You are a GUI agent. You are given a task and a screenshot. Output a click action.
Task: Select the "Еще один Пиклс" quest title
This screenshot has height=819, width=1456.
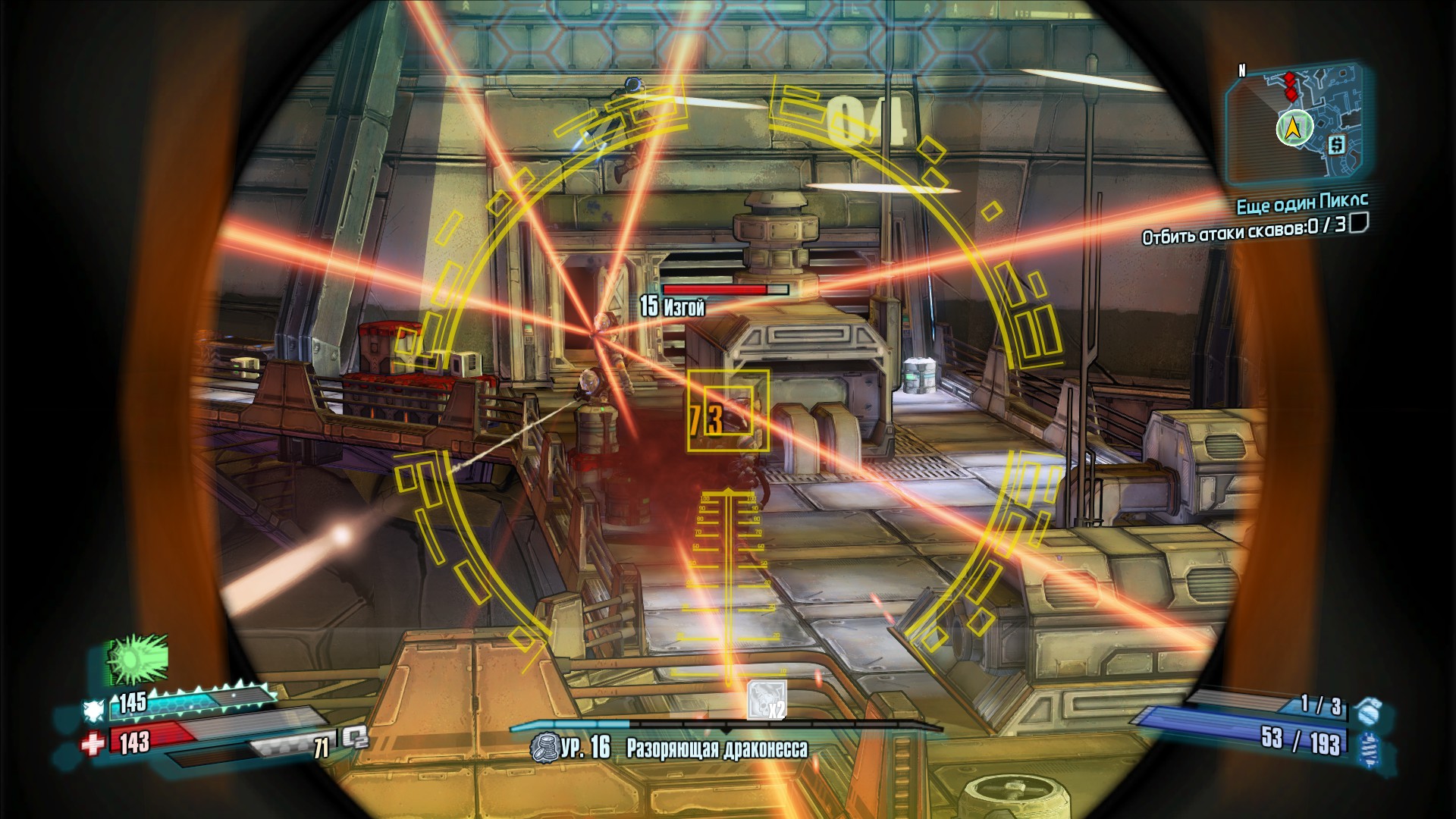coord(1301,203)
